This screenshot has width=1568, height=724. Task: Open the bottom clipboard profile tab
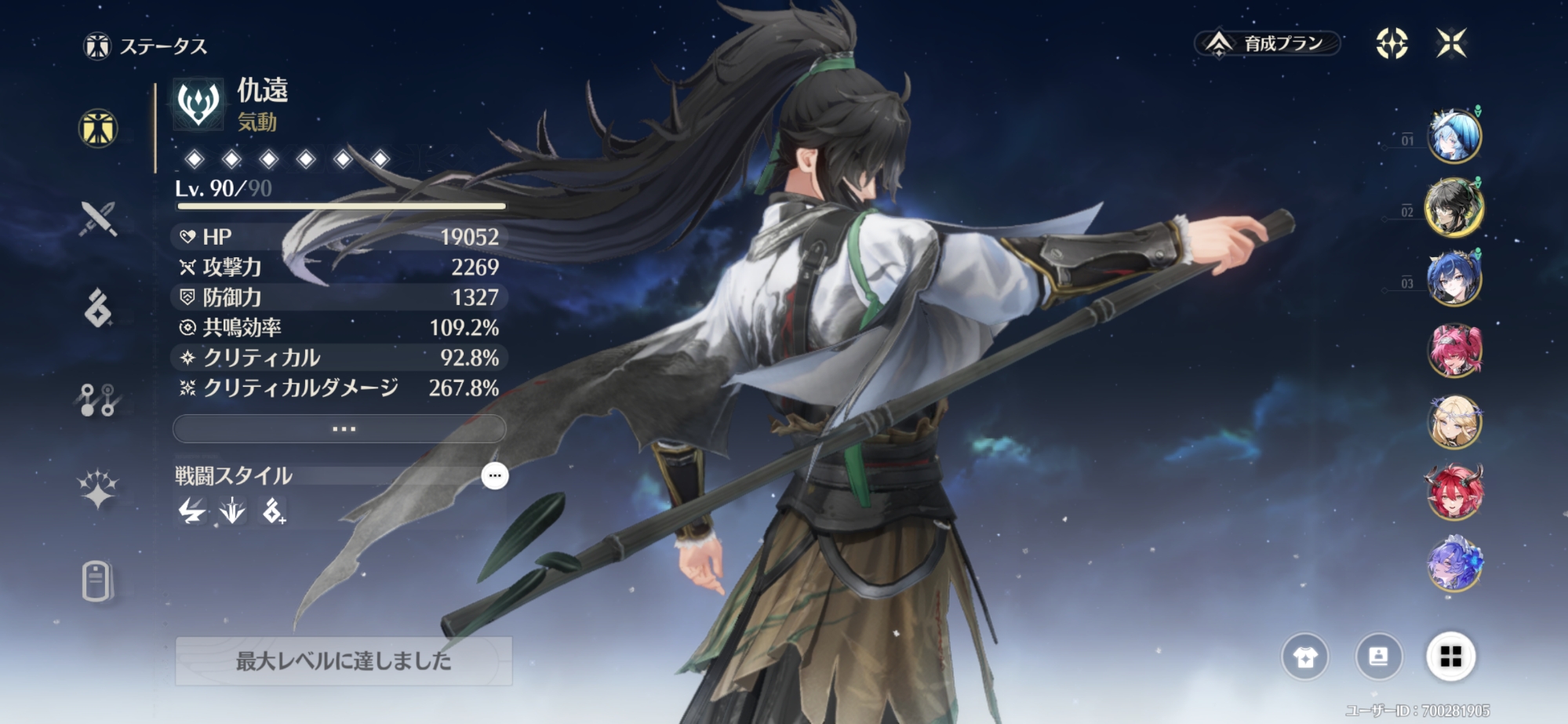pyautogui.click(x=96, y=581)
